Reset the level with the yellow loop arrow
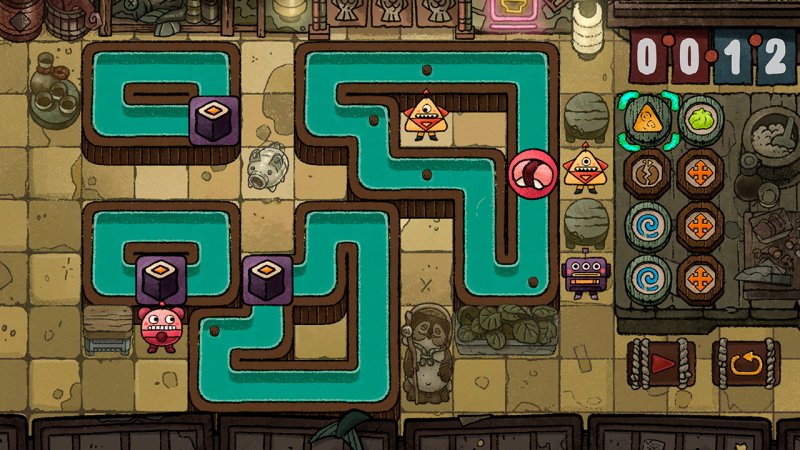 [x=744, y=364]
